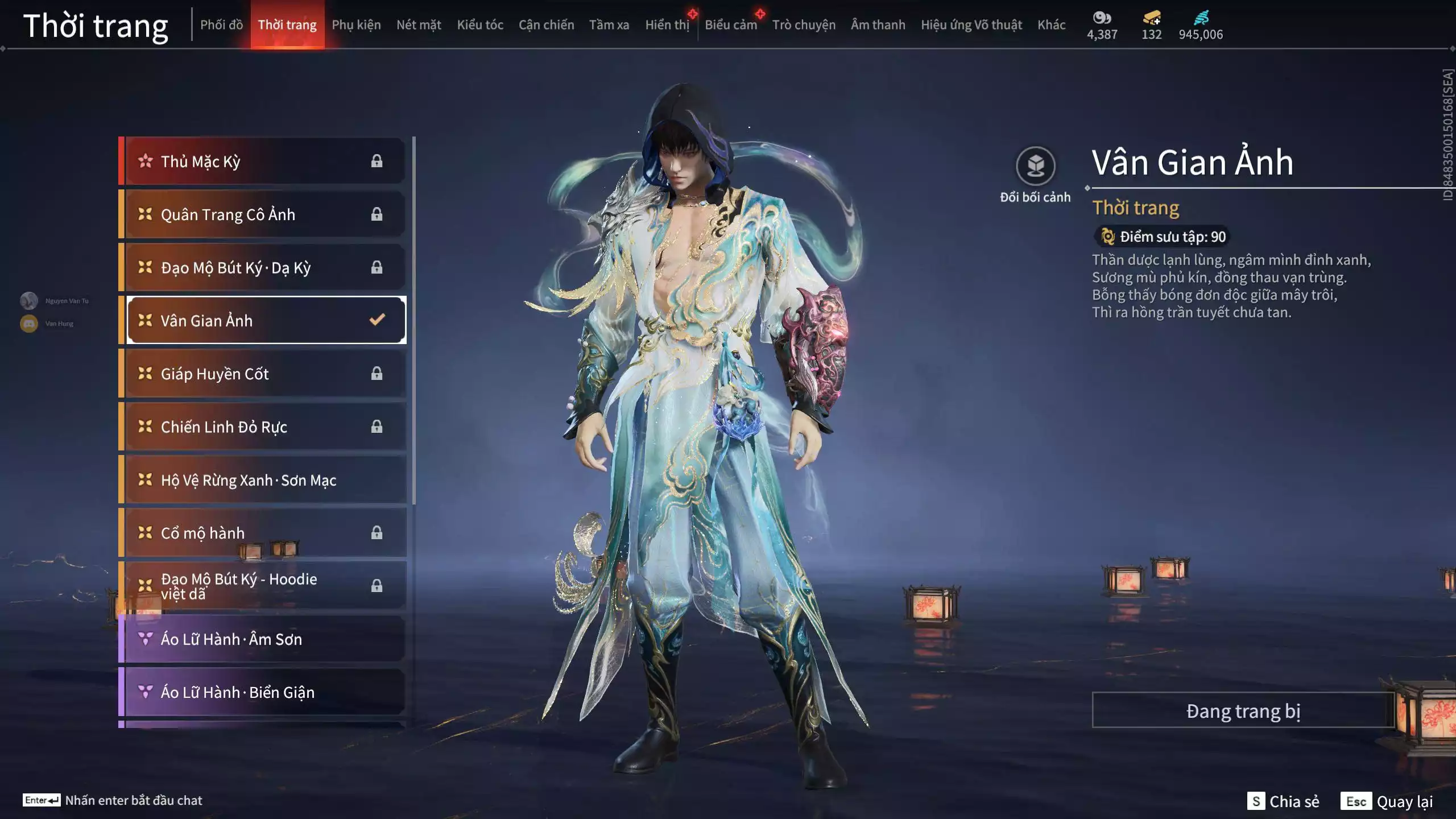Switch to the Phối đồ tab
This screenshot has width=1456, height=819.
pyautogui.click(x=221, y=25)
